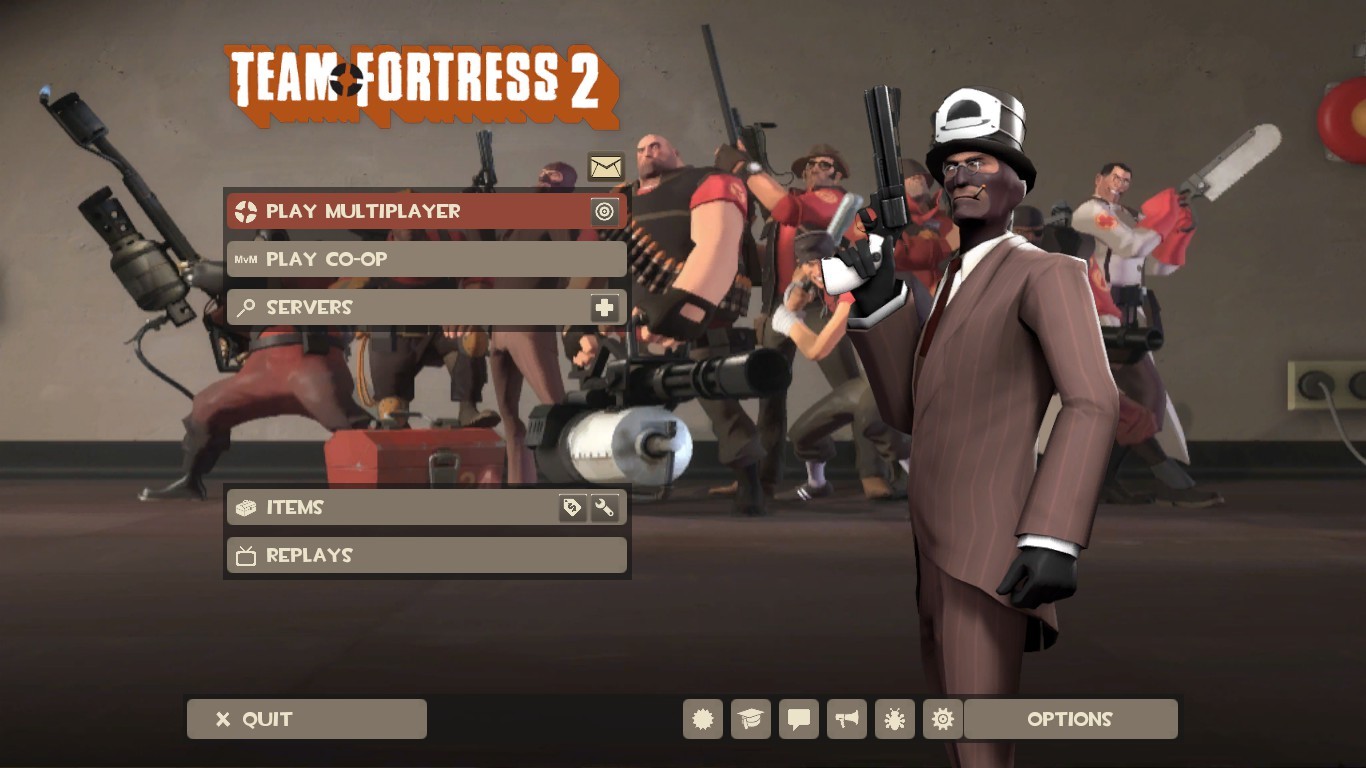
Task: Click the crafting wrench icon beside Items
Action: (605, 507)
